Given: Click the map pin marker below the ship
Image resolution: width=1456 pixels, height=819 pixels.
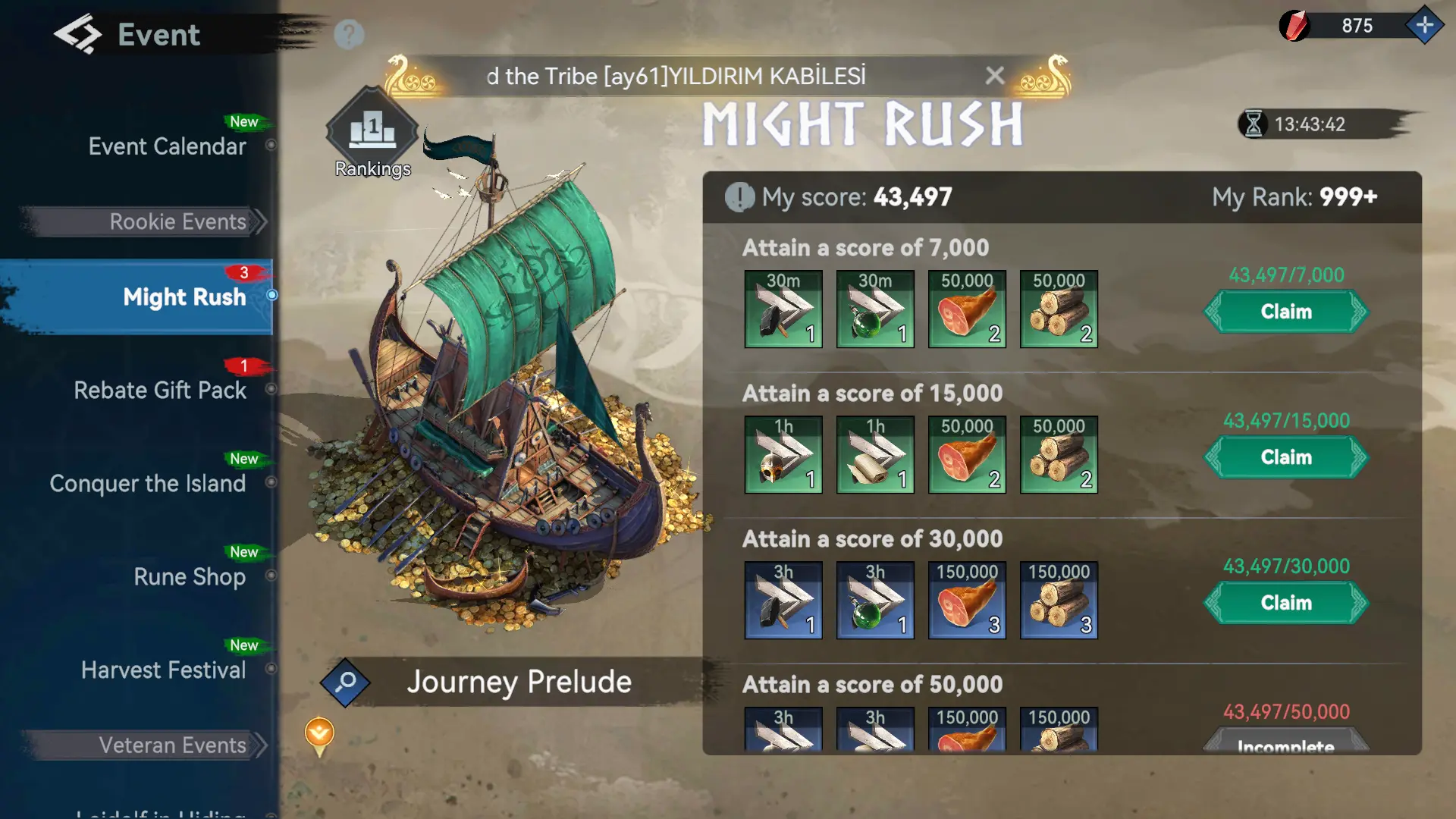Looking at the screenshot, I should click(x=319, y=734).
